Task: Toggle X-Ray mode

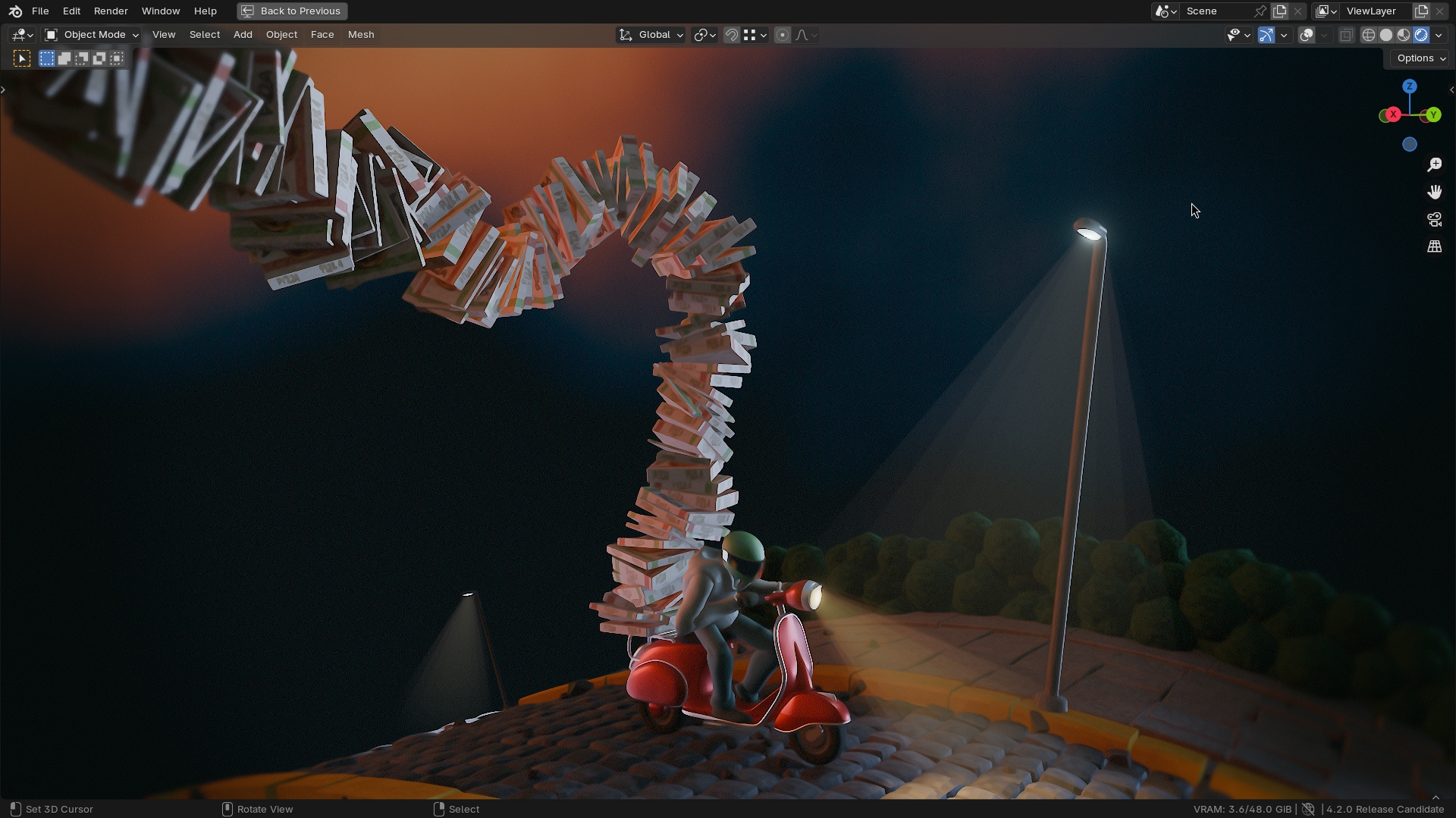Action: (x=1347, y=35)
